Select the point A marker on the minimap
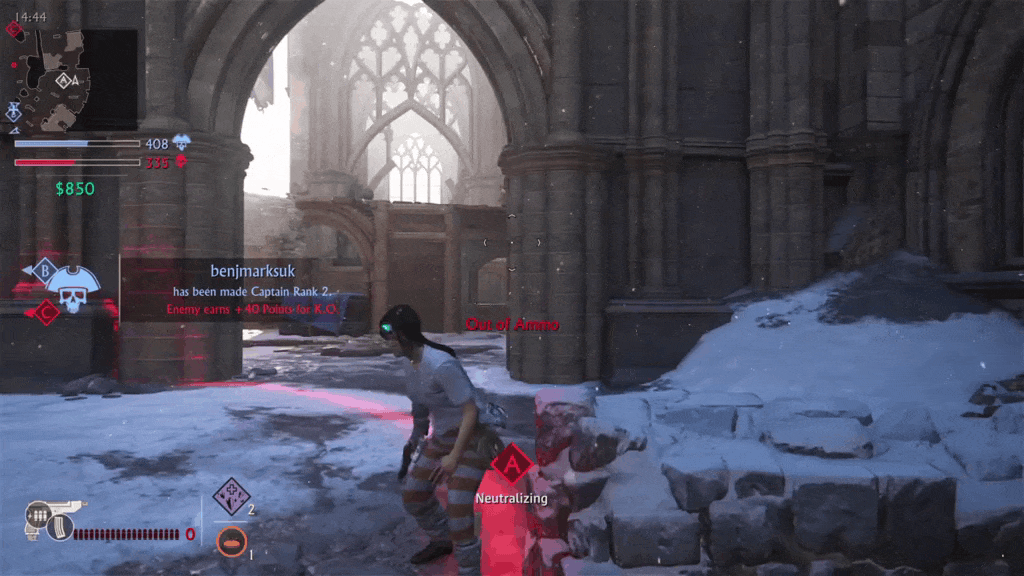This screenshot has height=576, width=1024. point(66,80)
